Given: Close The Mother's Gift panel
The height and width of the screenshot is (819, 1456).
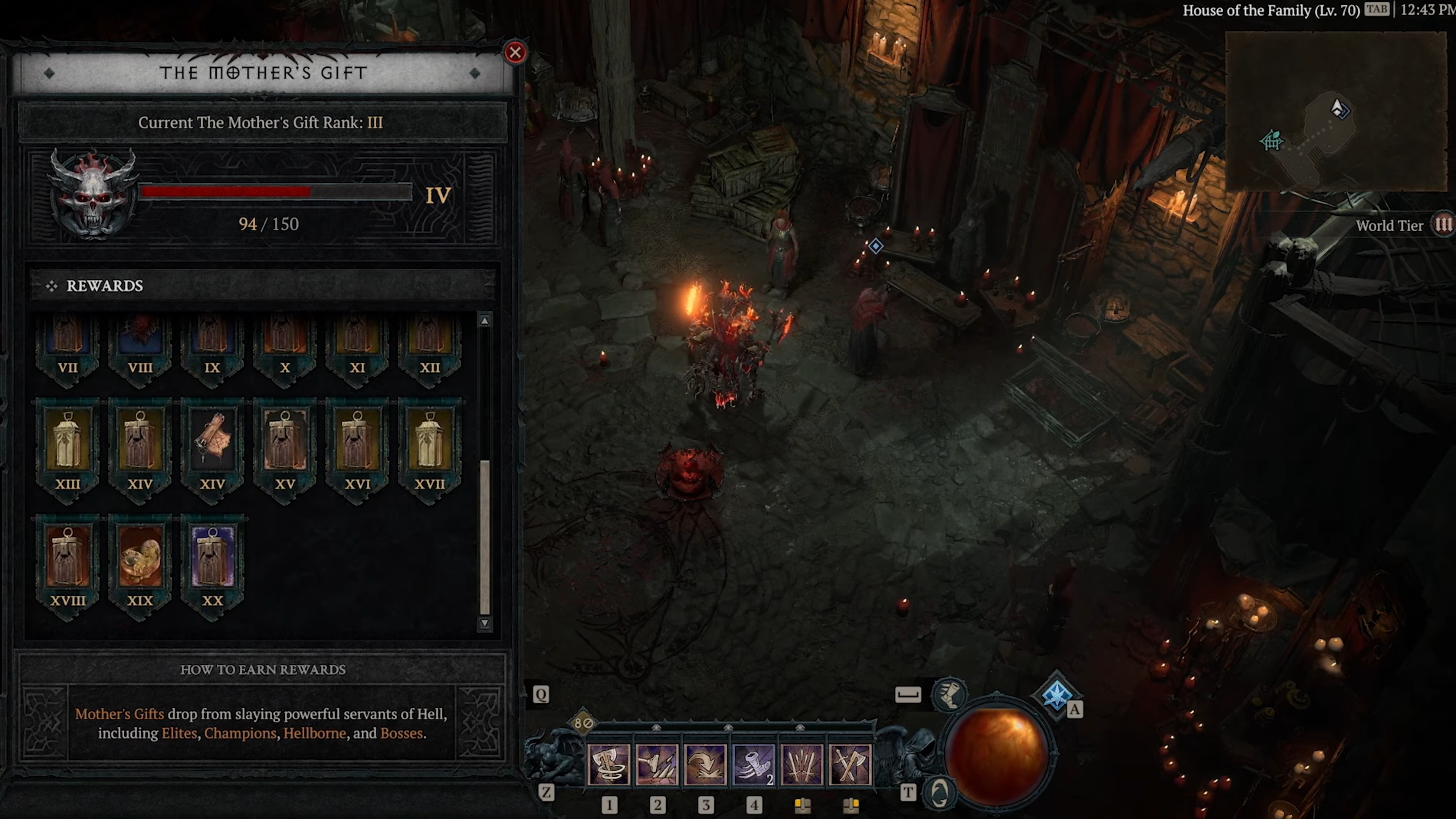Looking at the screenshot, I should (515, 53).
